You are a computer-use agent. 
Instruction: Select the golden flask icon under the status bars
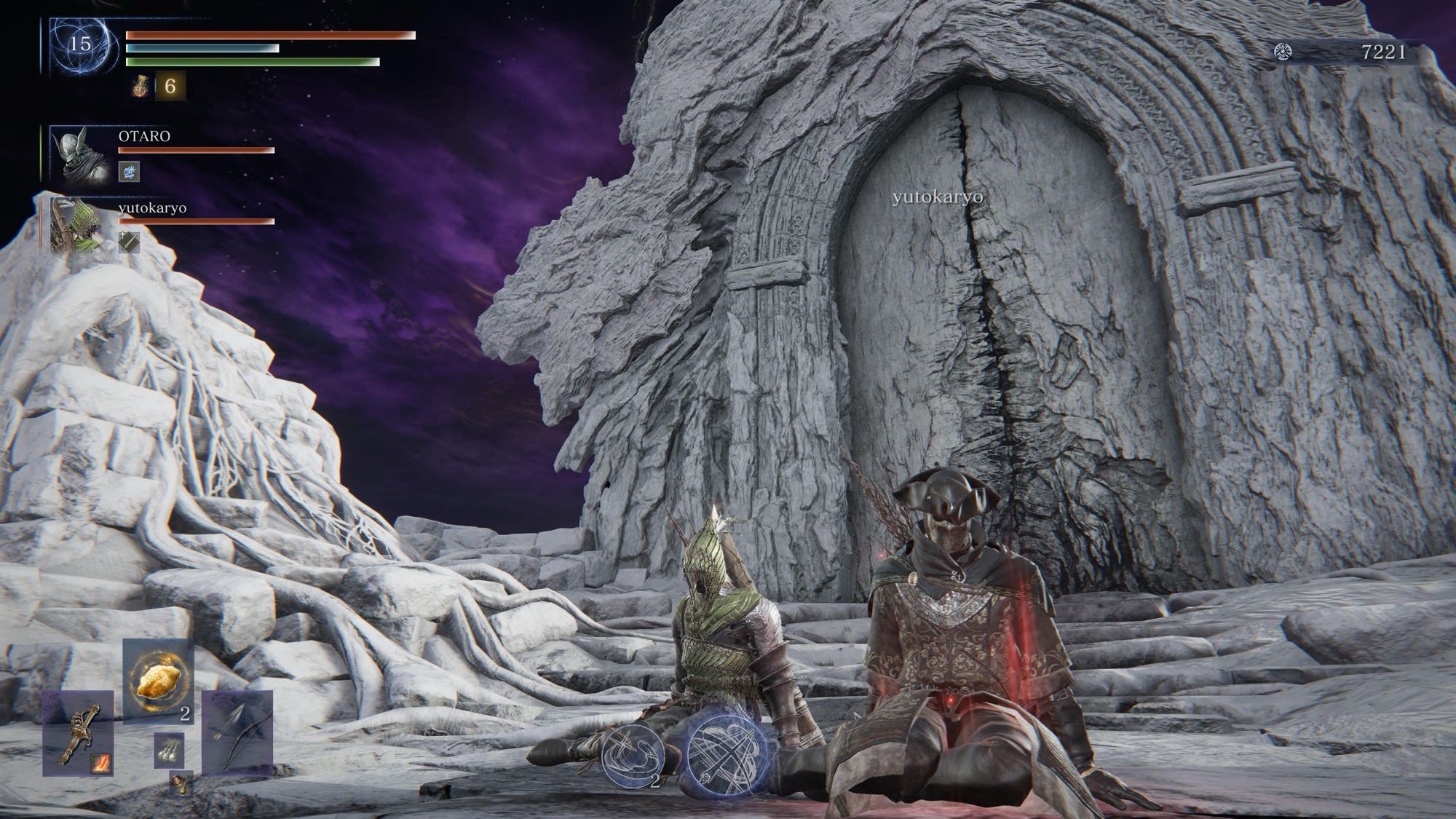139,86
